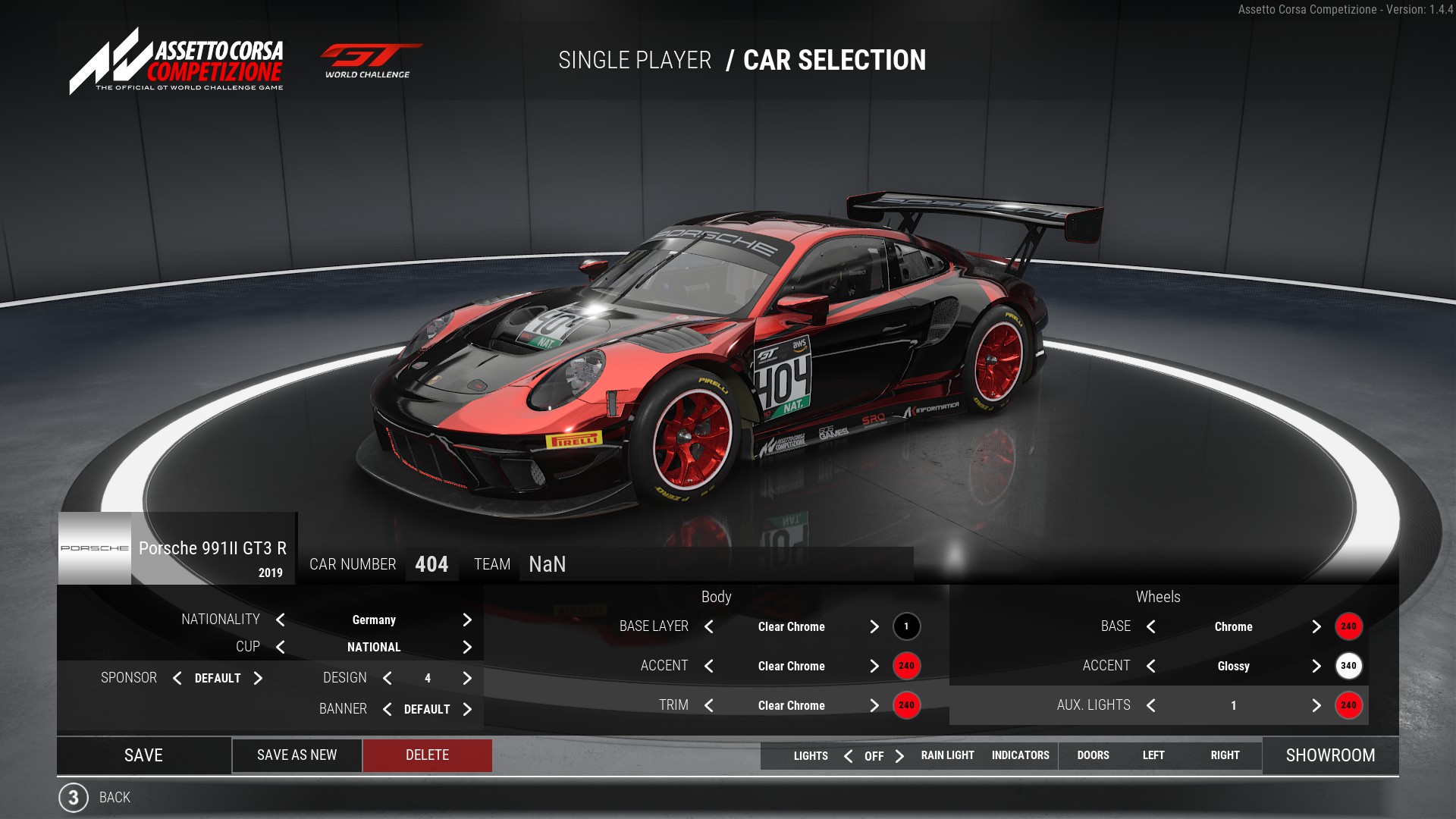Delete this custom car
This screenshot has height=819, width=1456.
tap(427, 755)
